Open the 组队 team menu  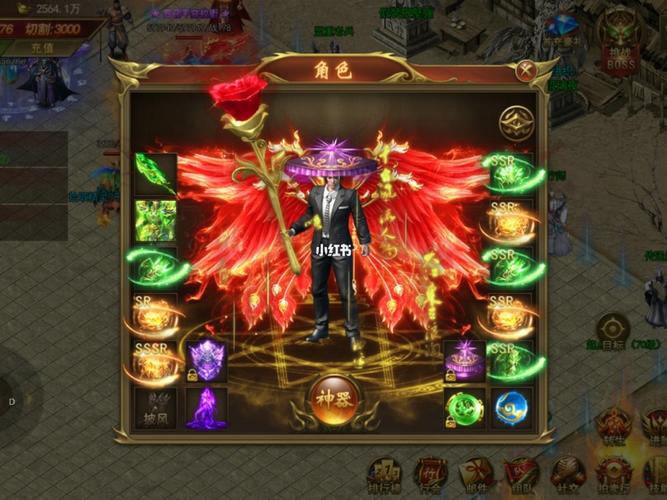point(521,476)
